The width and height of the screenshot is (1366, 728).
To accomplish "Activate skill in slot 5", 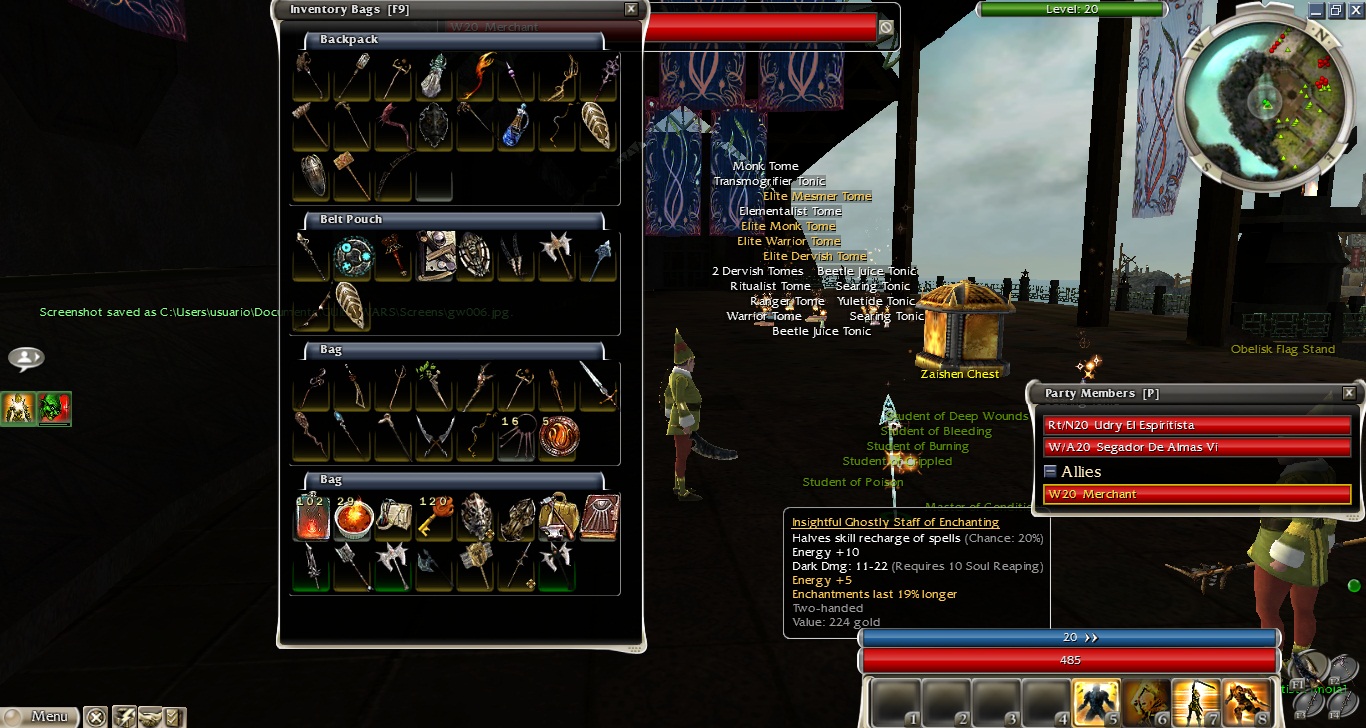I will pyautogui.click(x=1095, y=702).
